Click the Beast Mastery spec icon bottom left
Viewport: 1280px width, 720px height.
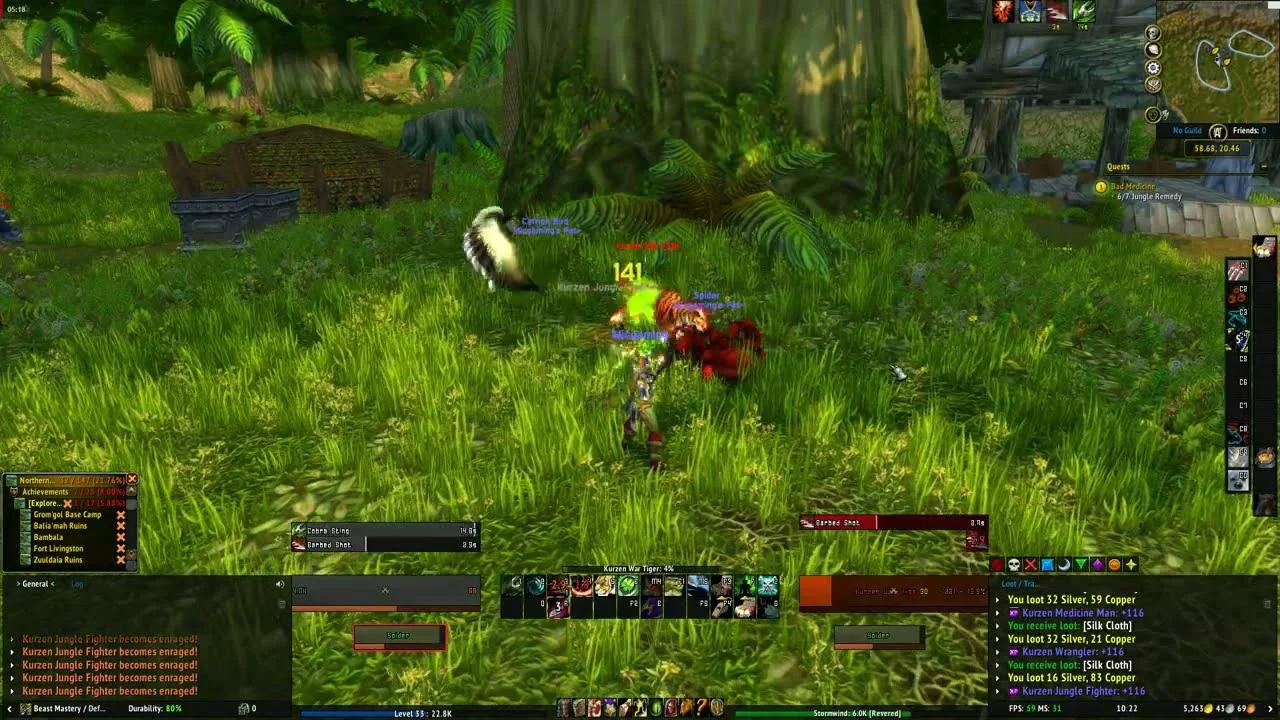pyautogui.click(x=24, y=708)
